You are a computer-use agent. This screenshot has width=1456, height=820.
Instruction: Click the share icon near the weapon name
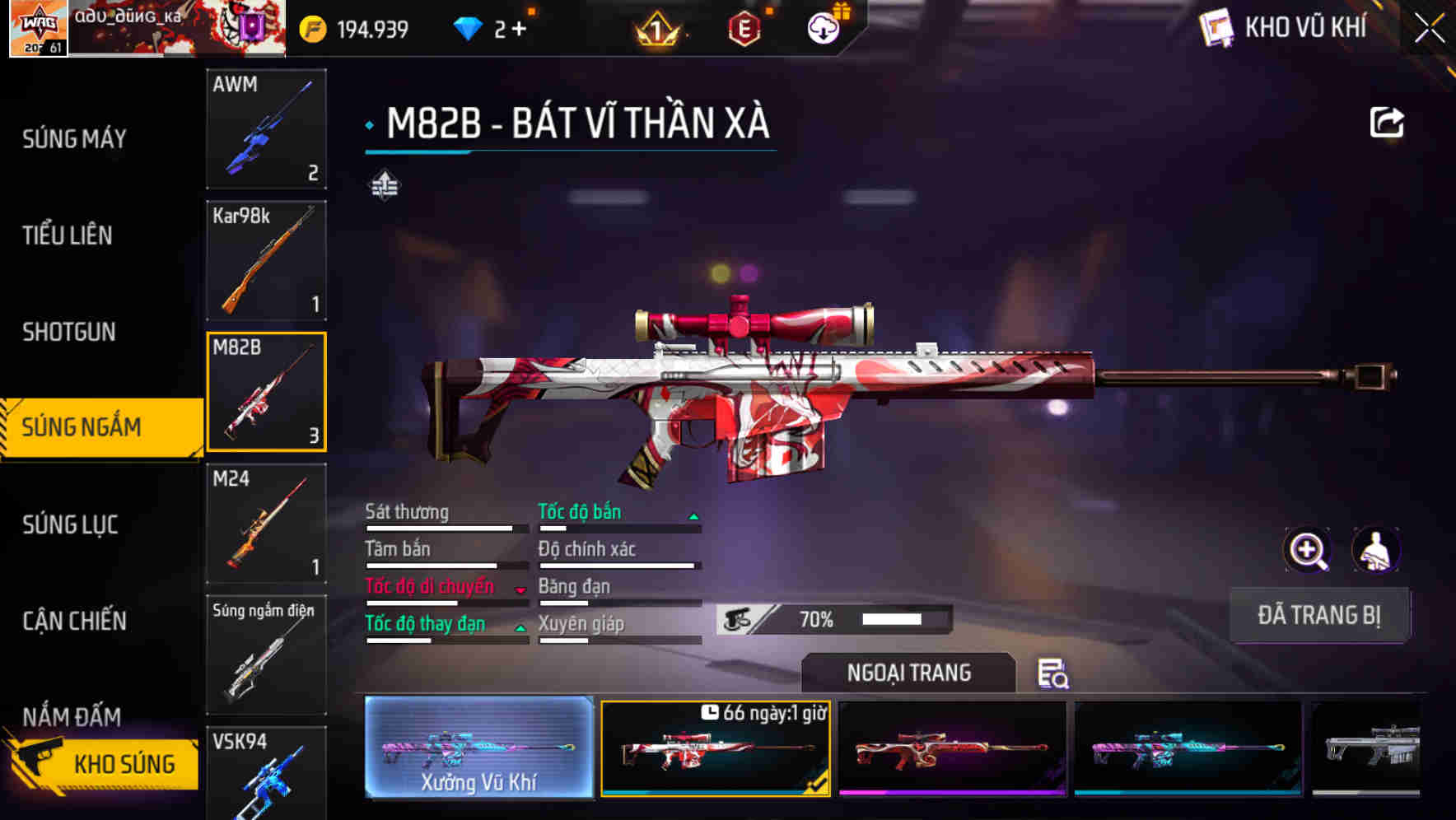click(x=1388, y=122)
